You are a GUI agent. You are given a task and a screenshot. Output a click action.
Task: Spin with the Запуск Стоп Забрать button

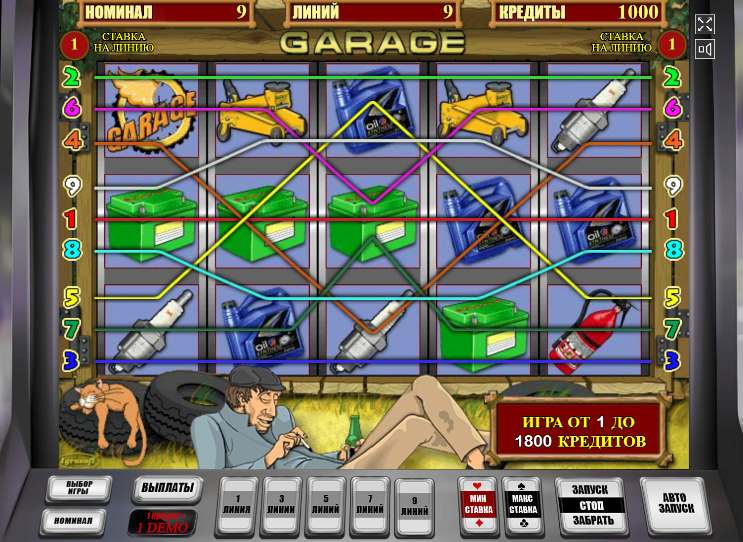(x=590, y=503)
